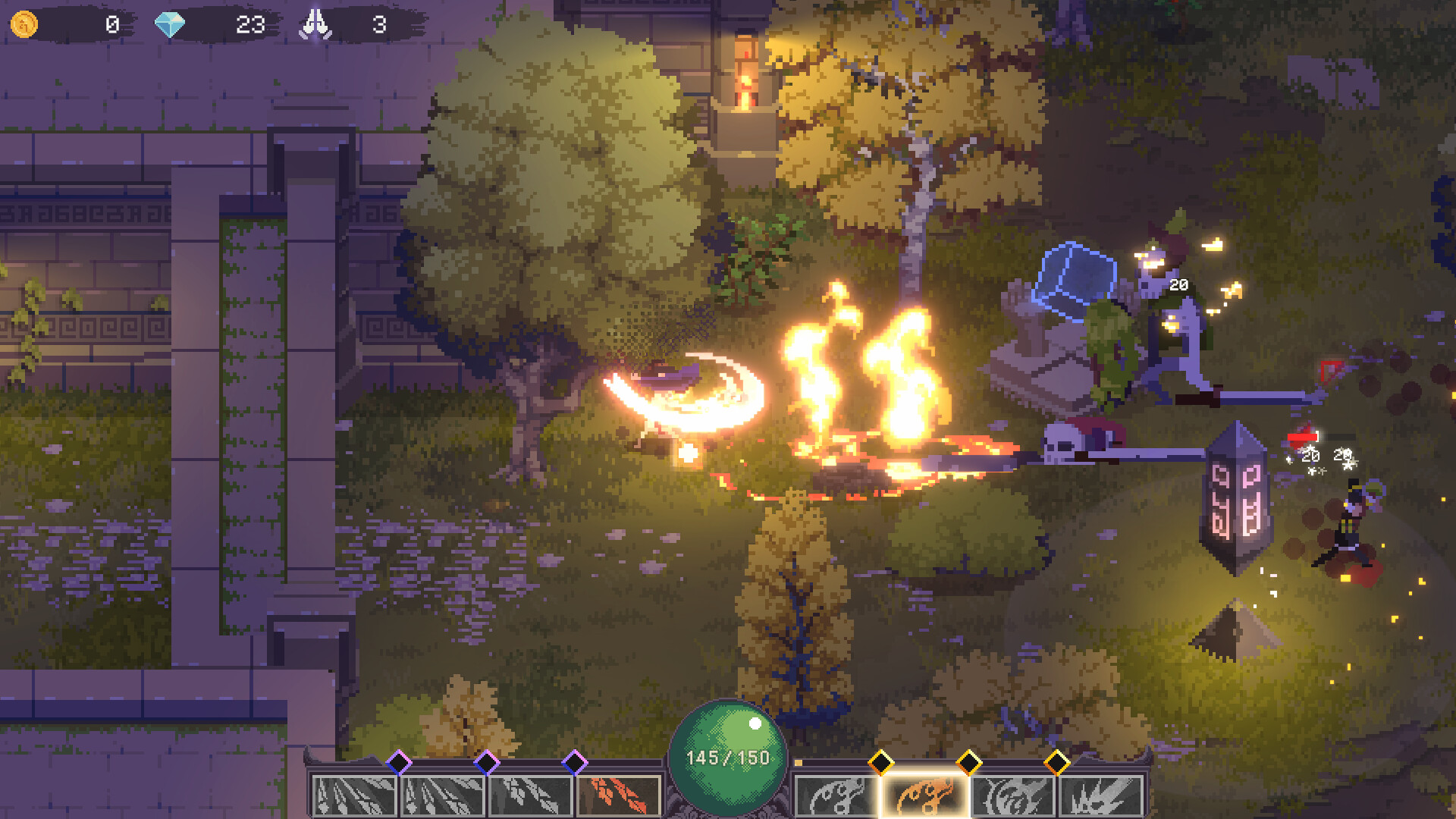The width and height of the screenshot is (1456, 819).
Task: Click the praying hands counter icon
Action: coord(317,23)
